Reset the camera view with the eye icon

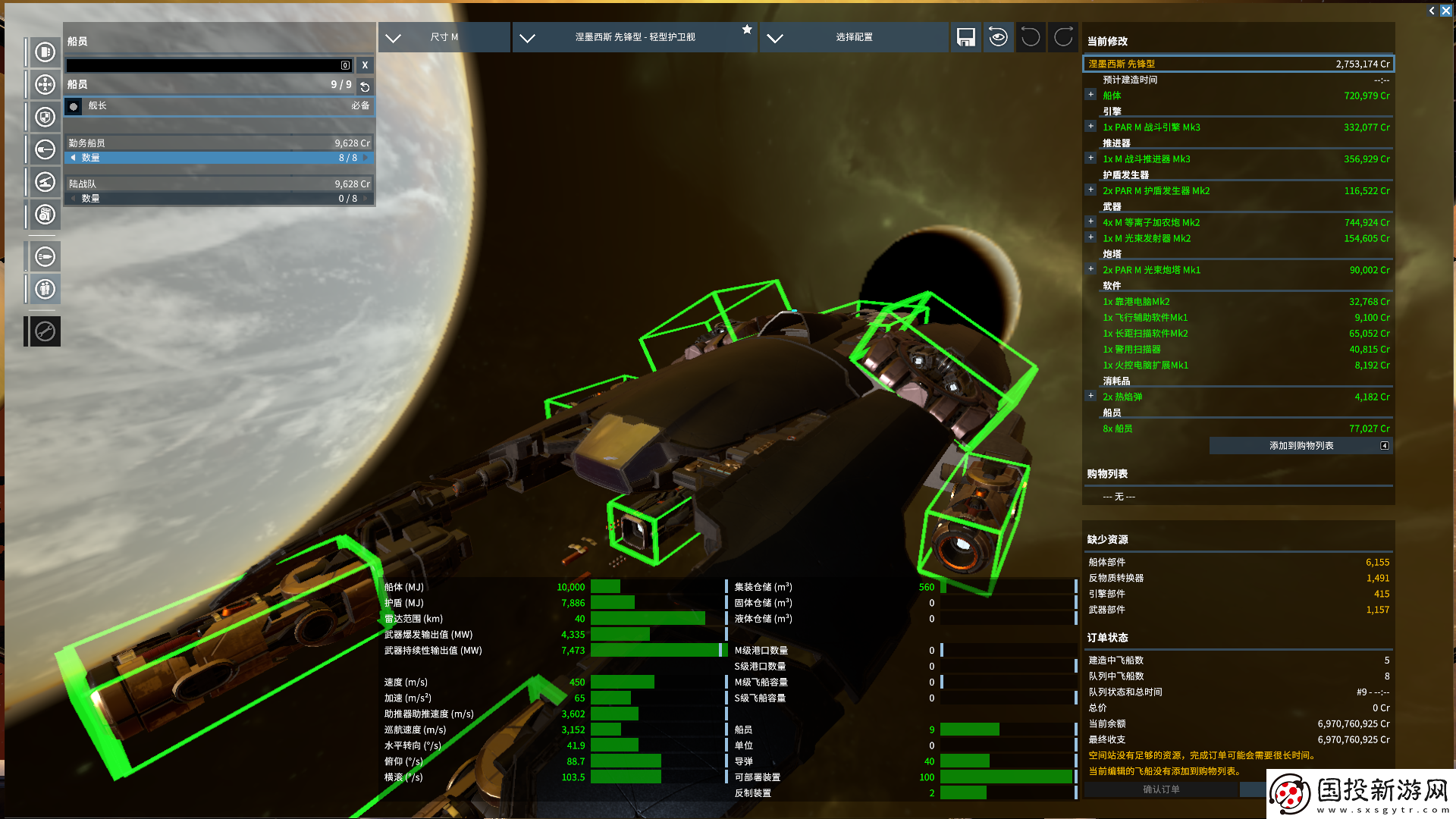[998, 37]
